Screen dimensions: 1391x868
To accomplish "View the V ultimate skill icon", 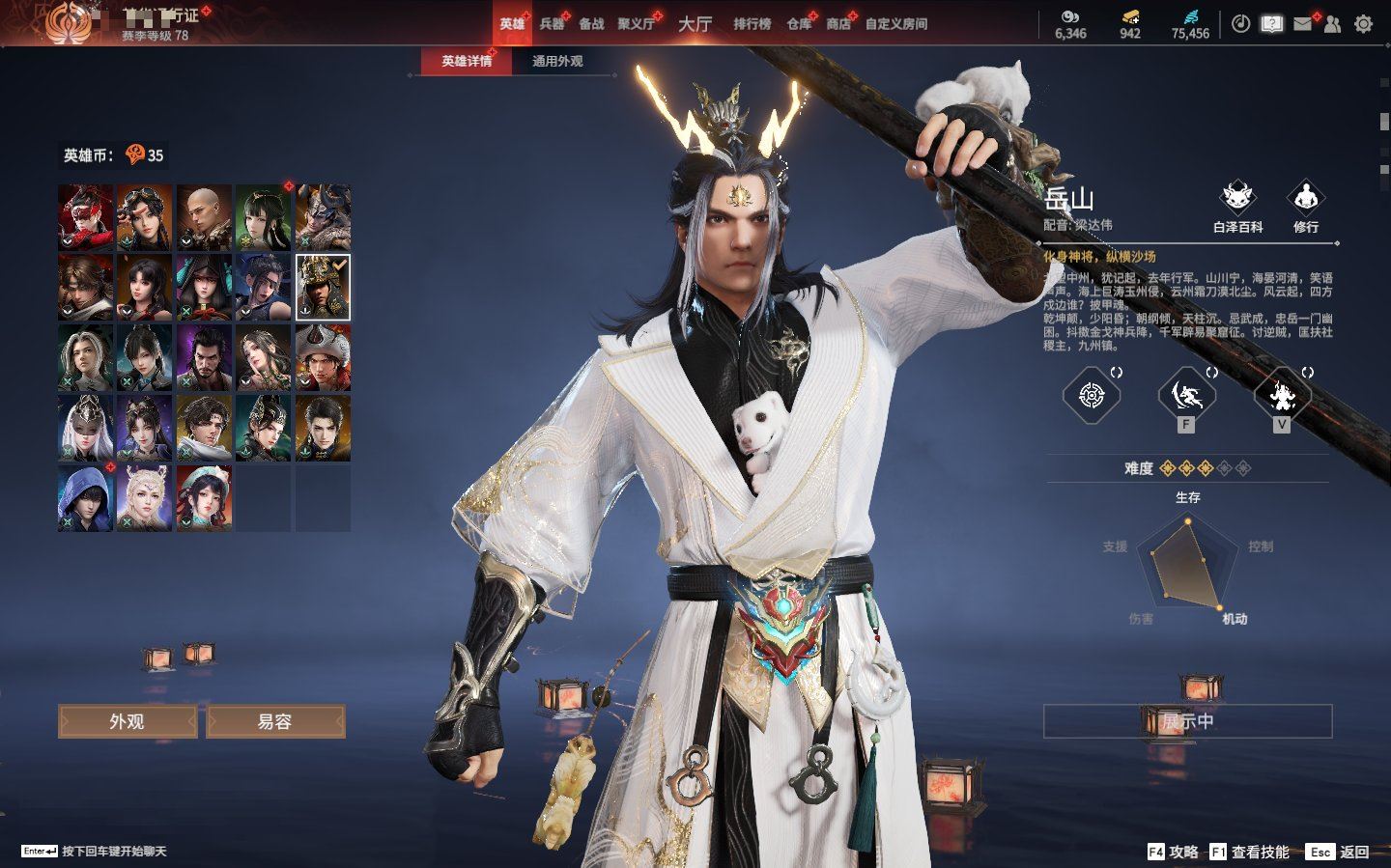I will coord(1282,394).
